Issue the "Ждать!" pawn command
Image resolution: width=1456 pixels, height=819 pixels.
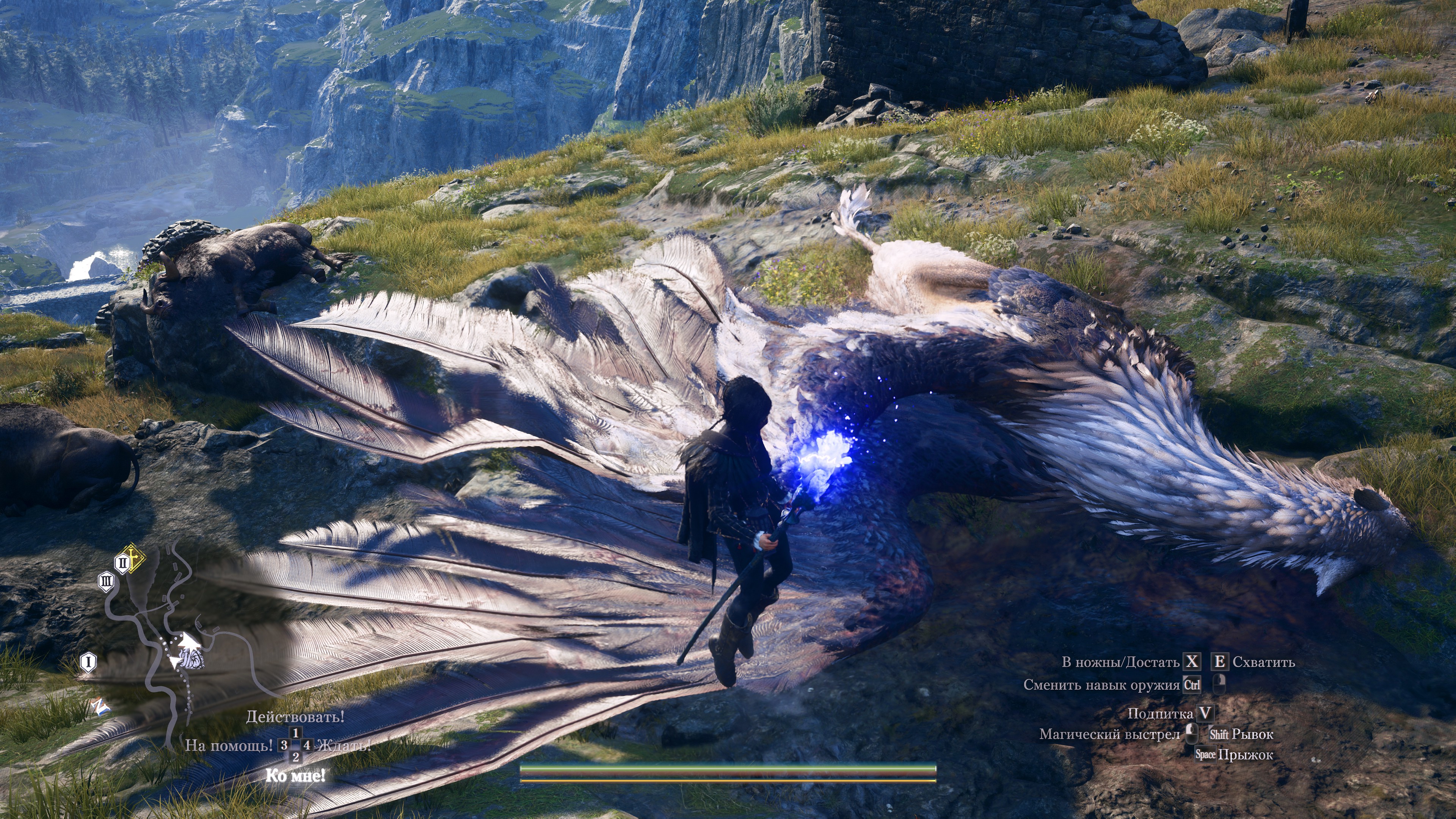(344, 745)
